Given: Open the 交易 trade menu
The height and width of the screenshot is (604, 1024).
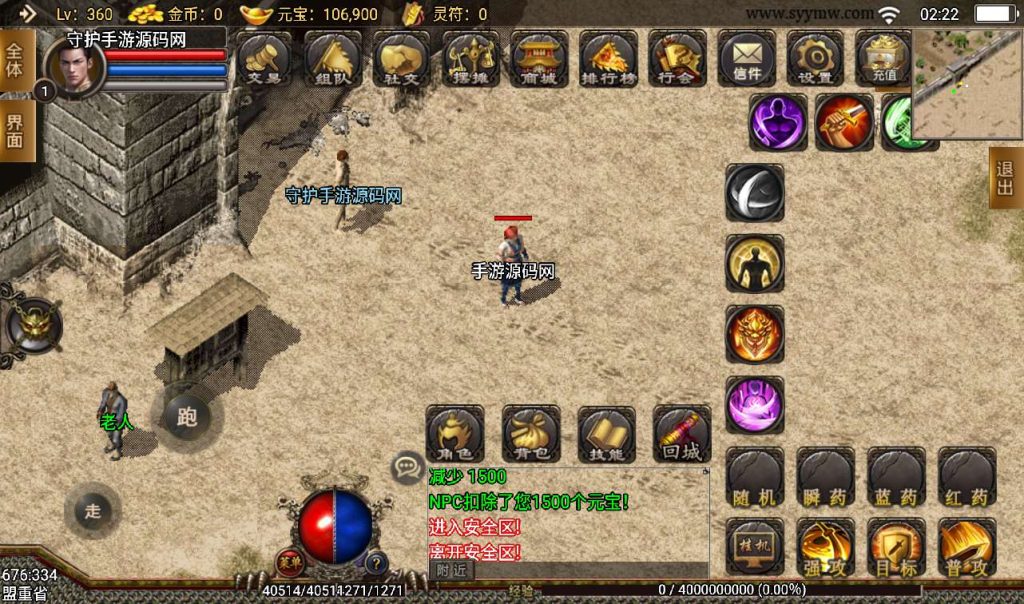Looking at the screenshot, I should [264, 57].
